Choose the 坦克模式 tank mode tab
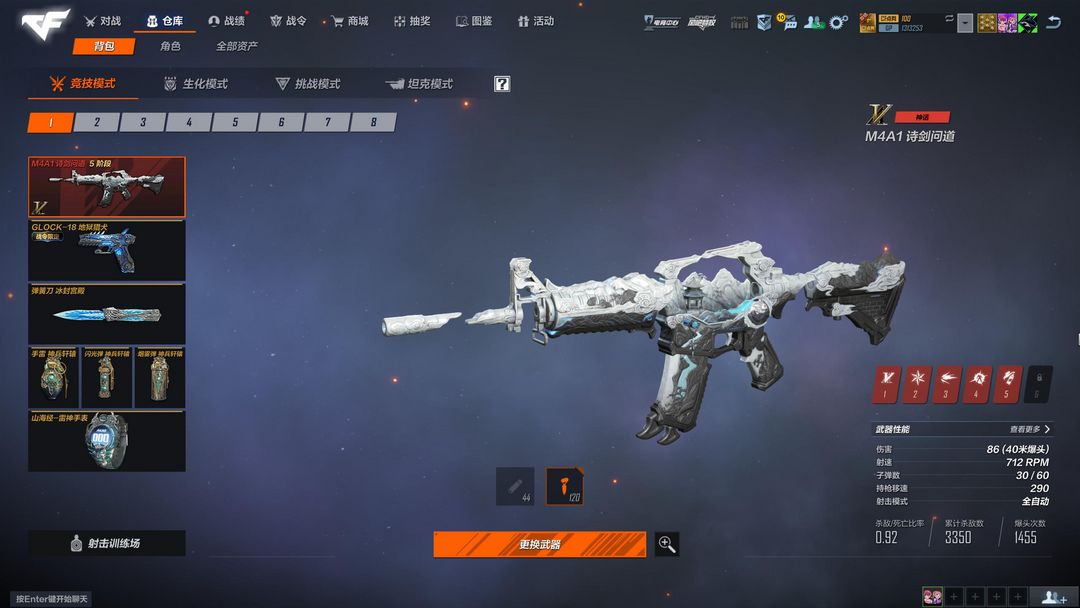The width and height of the screenshot is (1080, 608). pyautogui.click(x=420, y=84)
